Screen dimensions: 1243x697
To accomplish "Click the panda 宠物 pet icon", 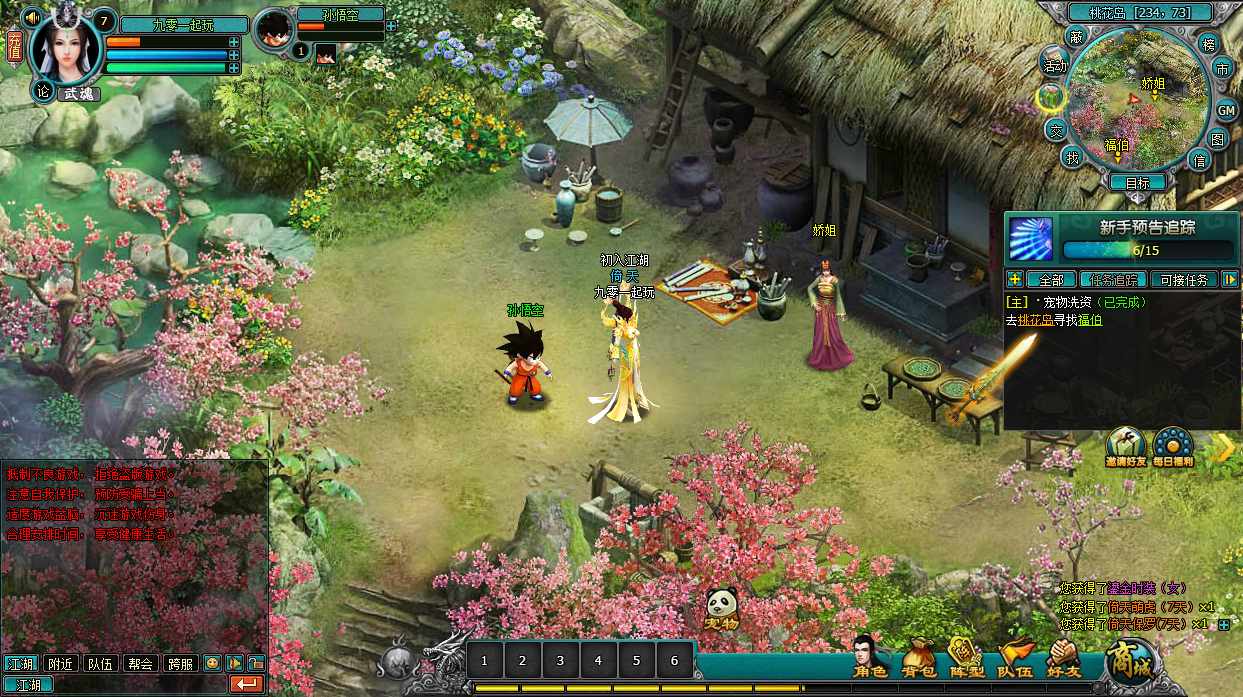I will click(x=722, y=609).
